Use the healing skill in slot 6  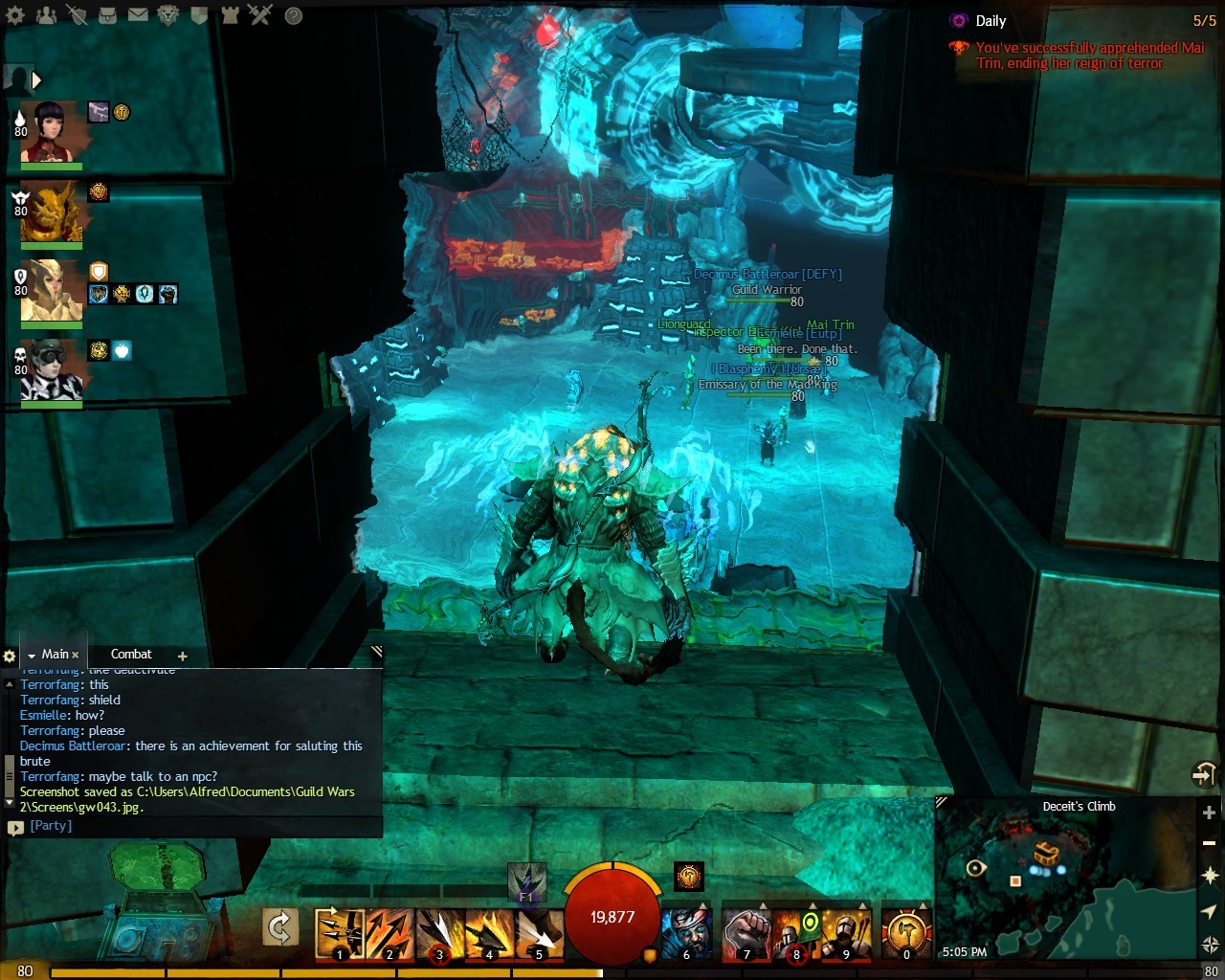point(685,933)
